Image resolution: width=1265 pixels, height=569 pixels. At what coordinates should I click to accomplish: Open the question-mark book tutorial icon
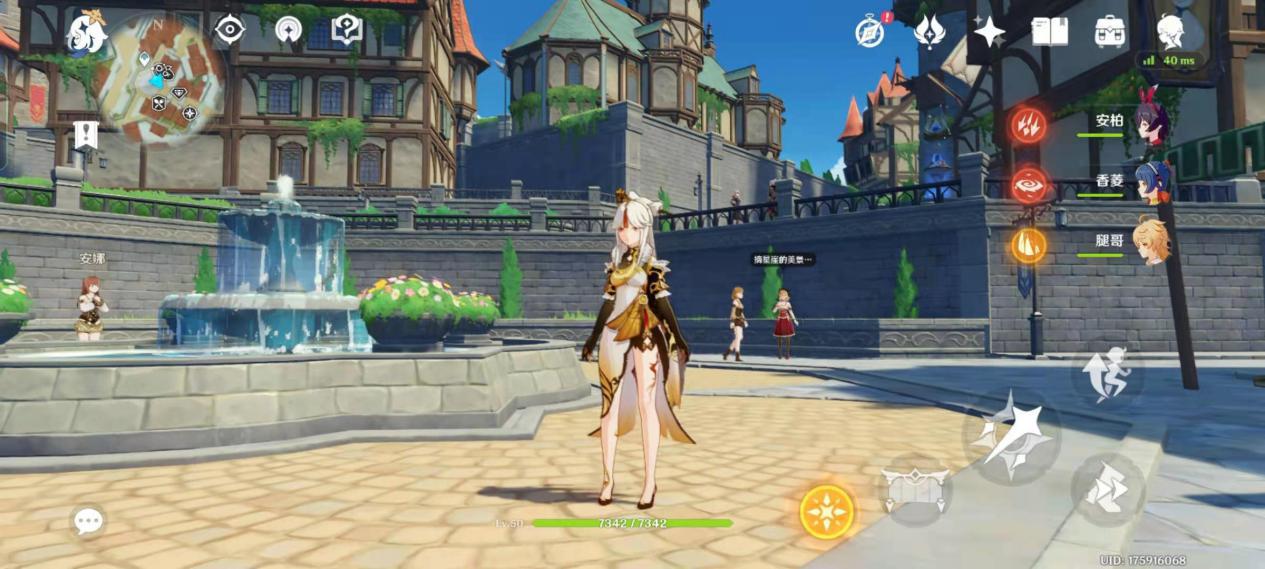pos(346,30)
